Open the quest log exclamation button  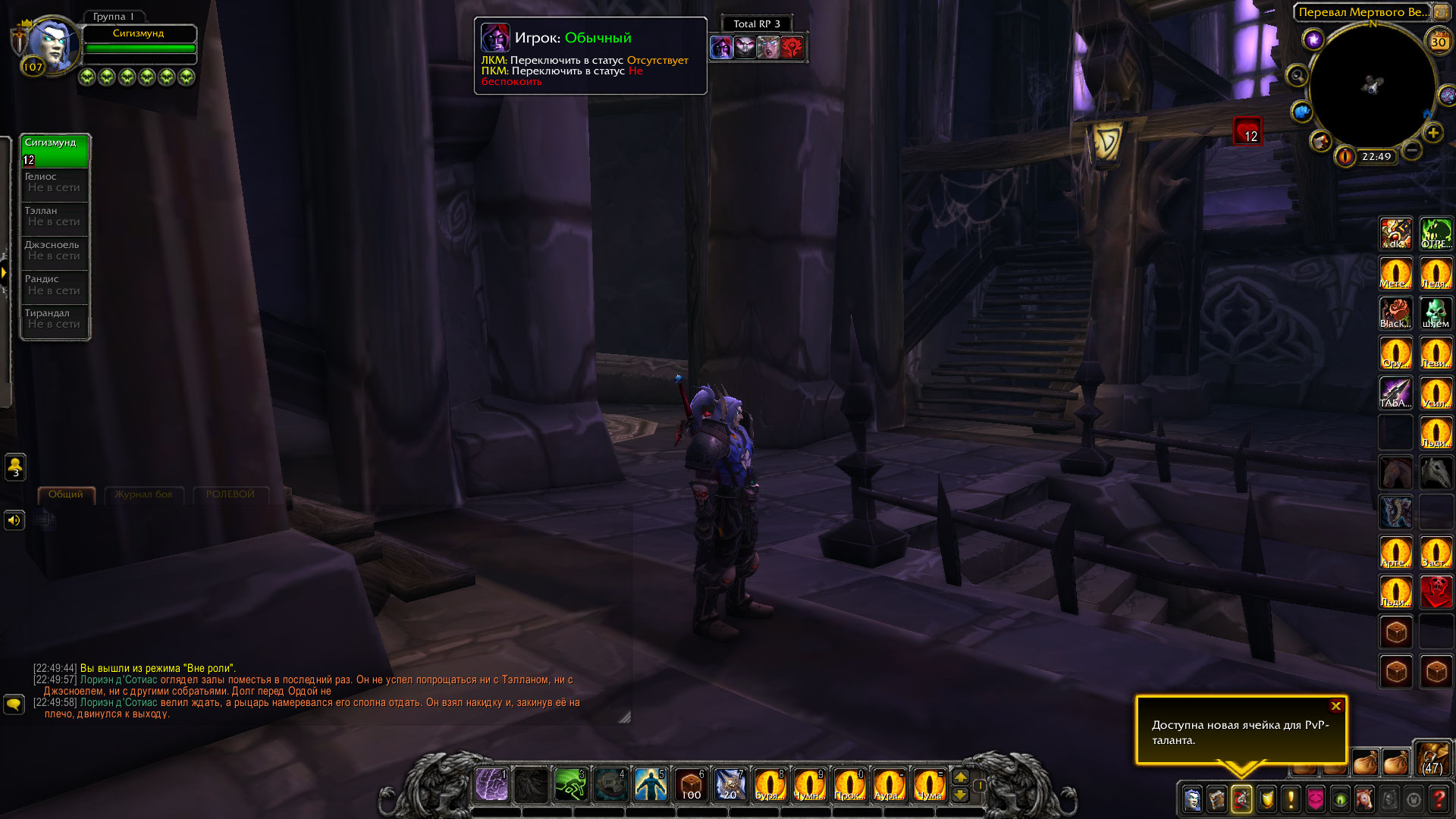1291,799
